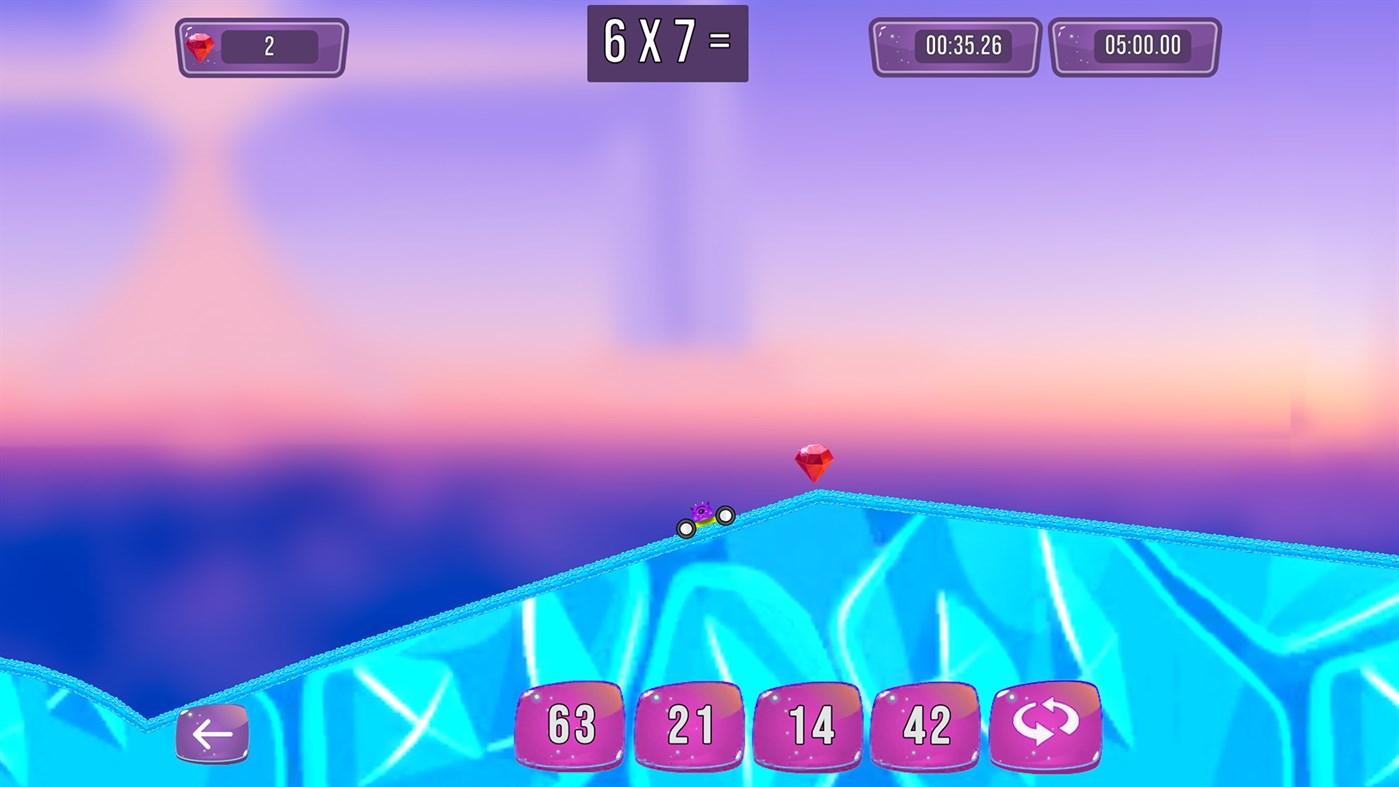Click the yellow chassis of the monster buggy
Screen dimensions: 1399x787
(706, 522)
